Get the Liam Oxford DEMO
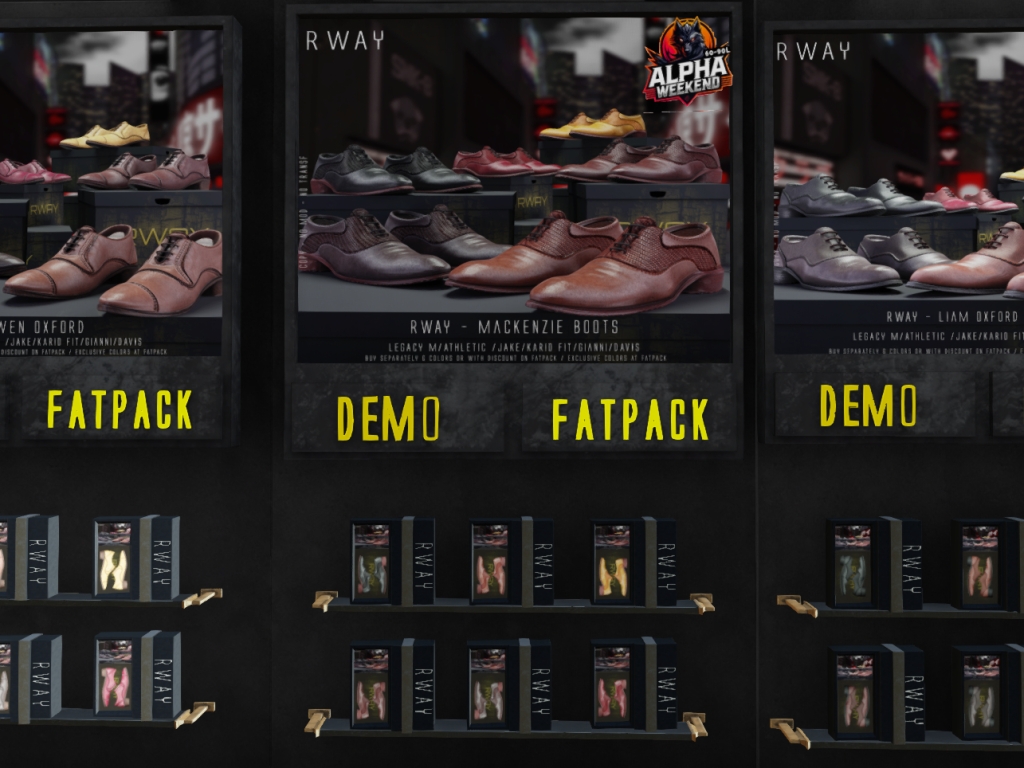The height and width of the screenshot is (768, 1024). click(x=867, y=404)
